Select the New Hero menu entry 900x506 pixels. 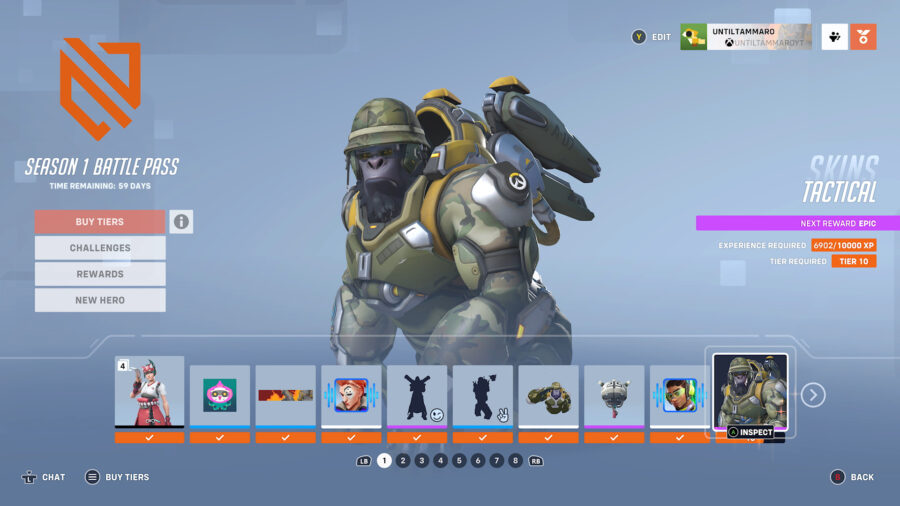(x=100, y=300)
